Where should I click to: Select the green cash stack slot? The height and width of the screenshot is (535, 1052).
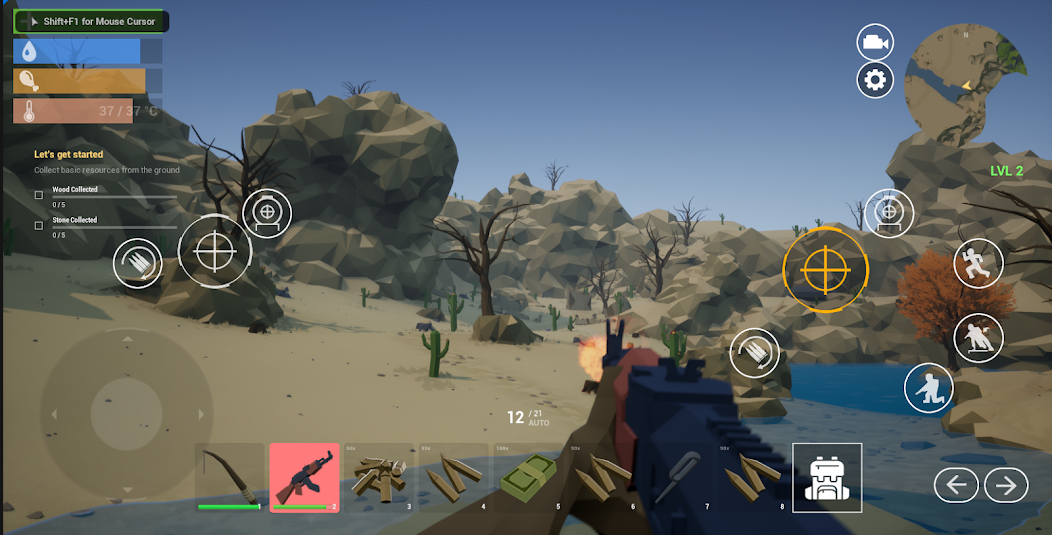[x=528, y=477]
